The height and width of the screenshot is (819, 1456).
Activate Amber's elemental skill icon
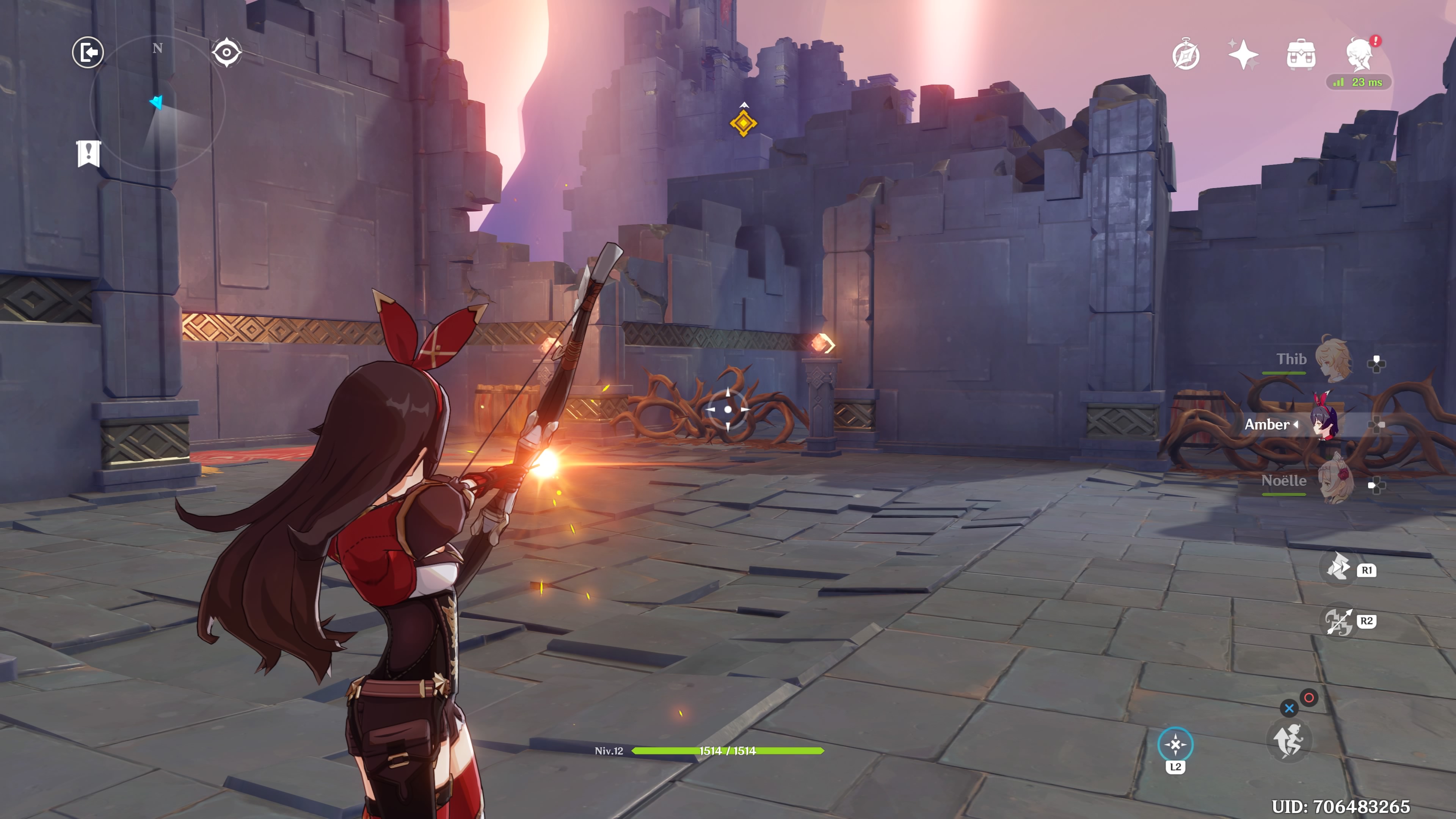[x=1338, y=568]
